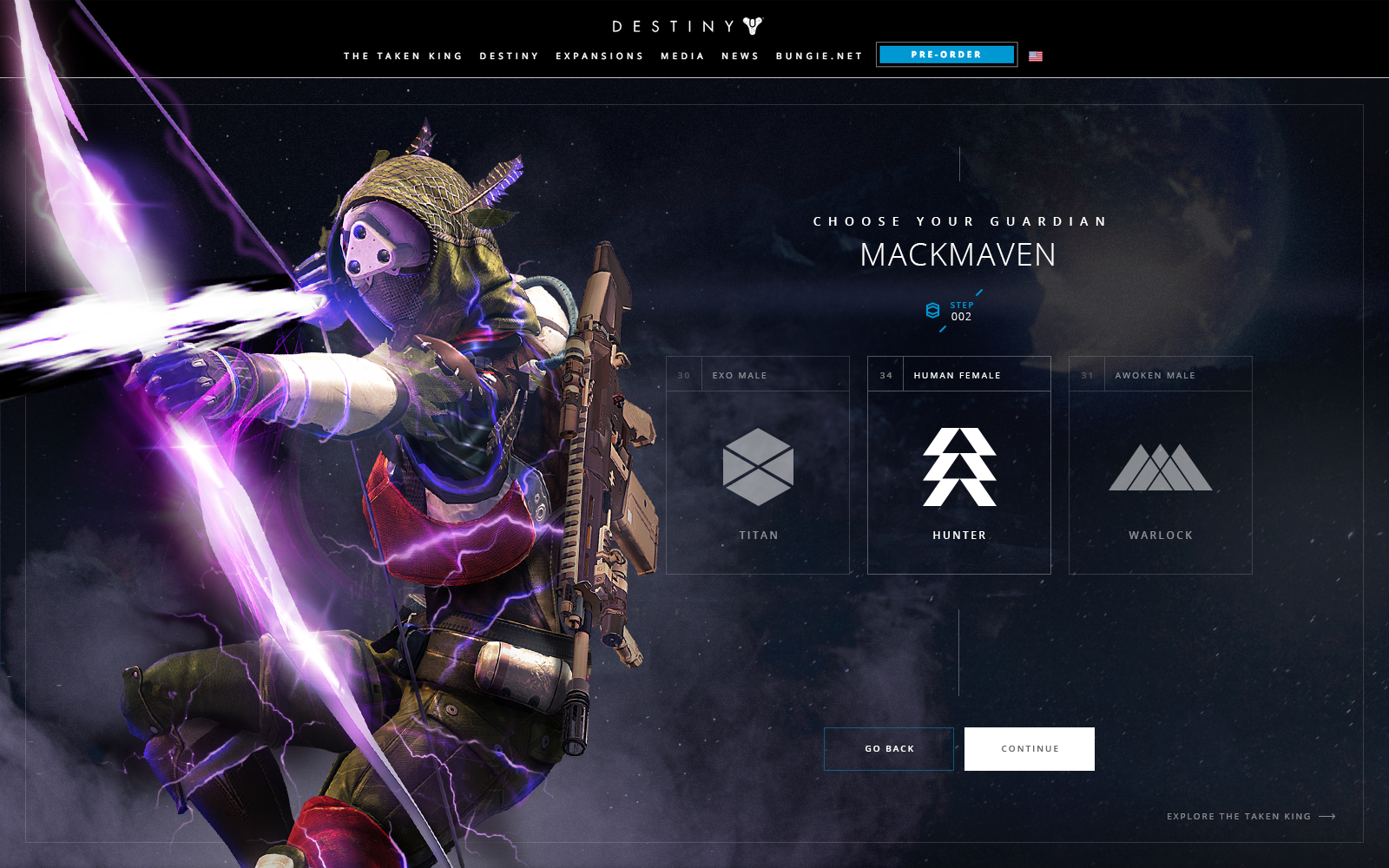Open the Destiny menu item
Image resolution: width=1389 pixels, height=868 pixels.
click(x=510, y=56)
